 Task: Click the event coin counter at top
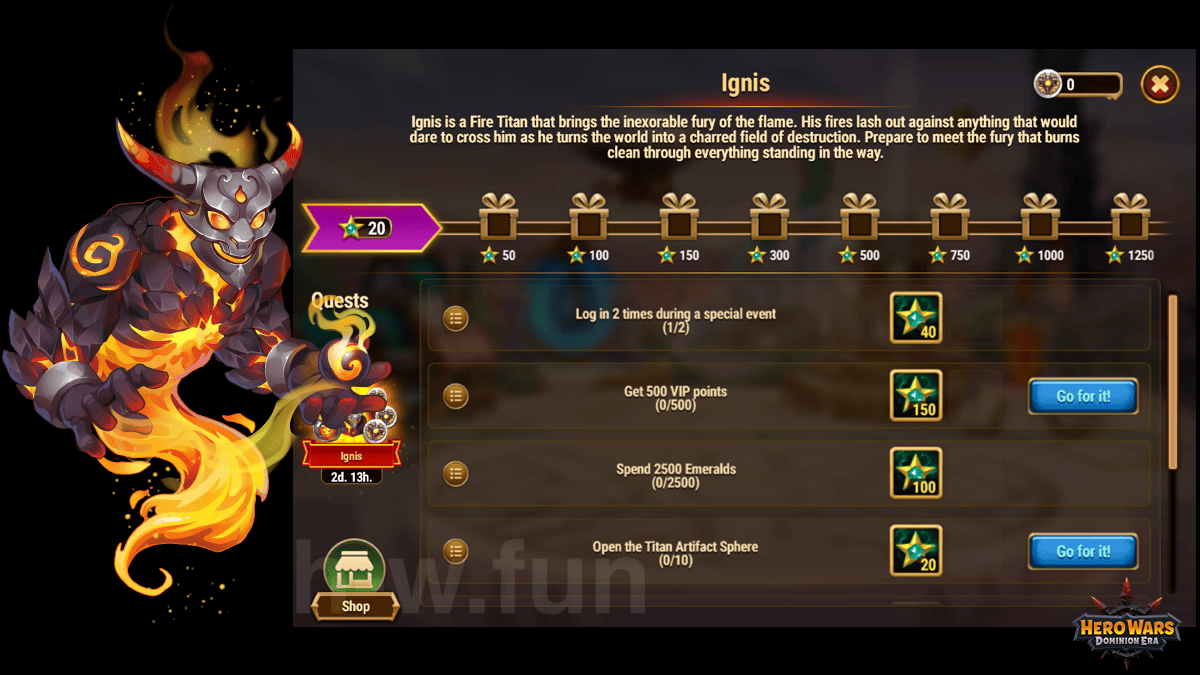(1078, 85)
